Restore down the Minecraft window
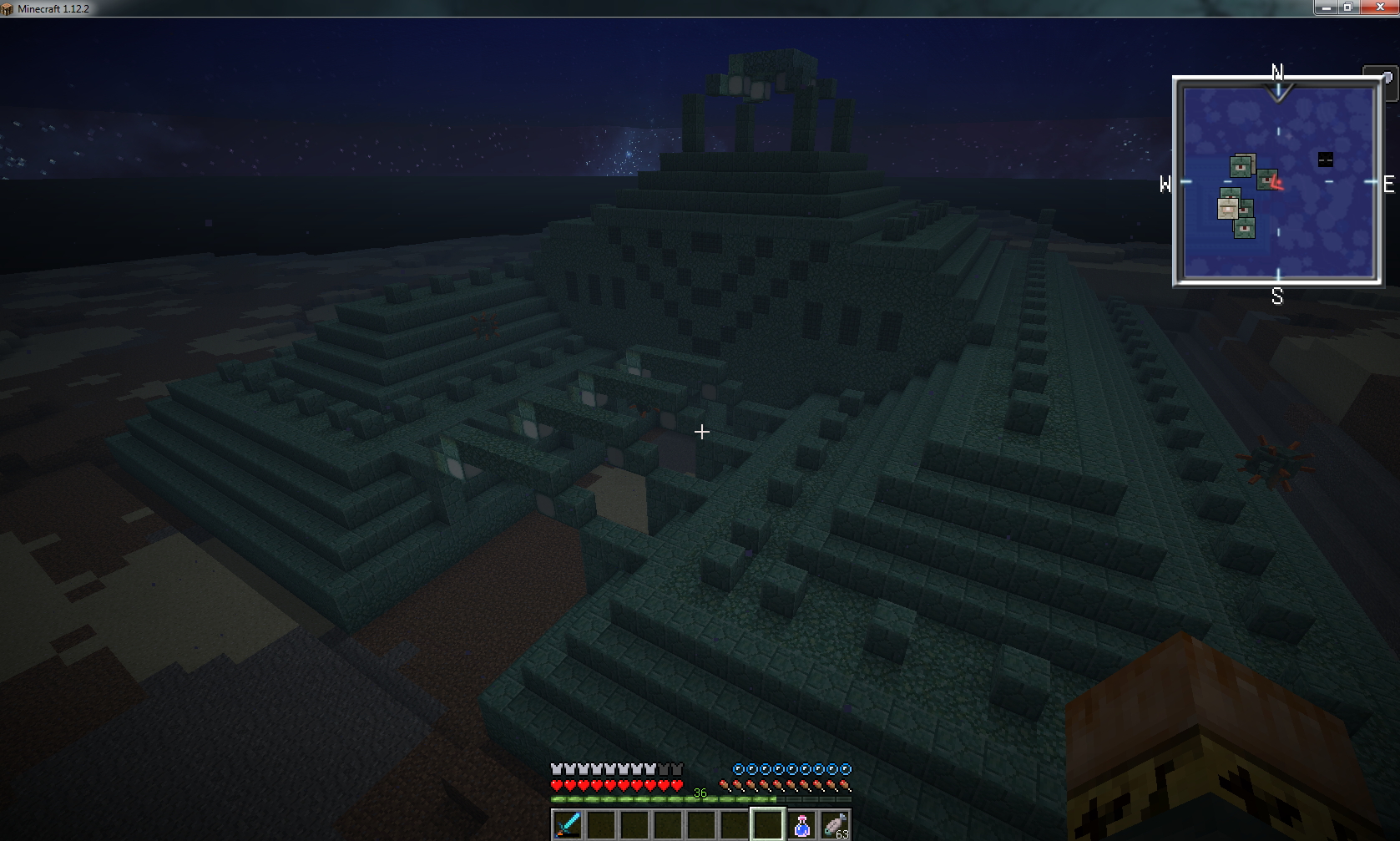 pos(1347,8)
